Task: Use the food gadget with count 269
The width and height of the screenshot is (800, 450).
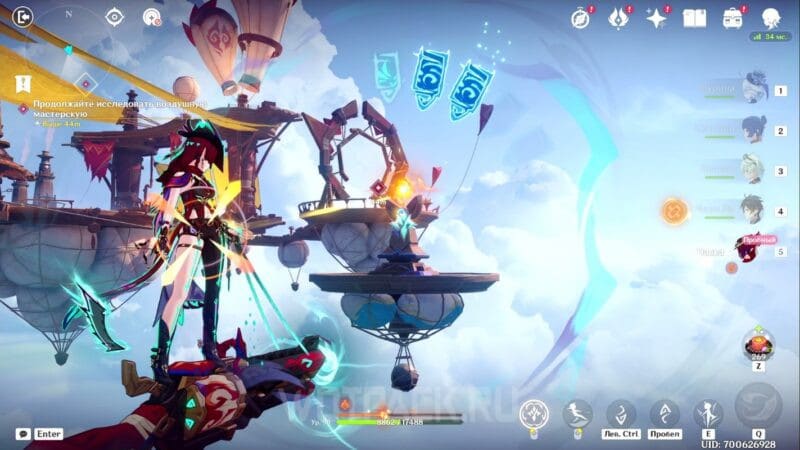Action: point(757,345)
